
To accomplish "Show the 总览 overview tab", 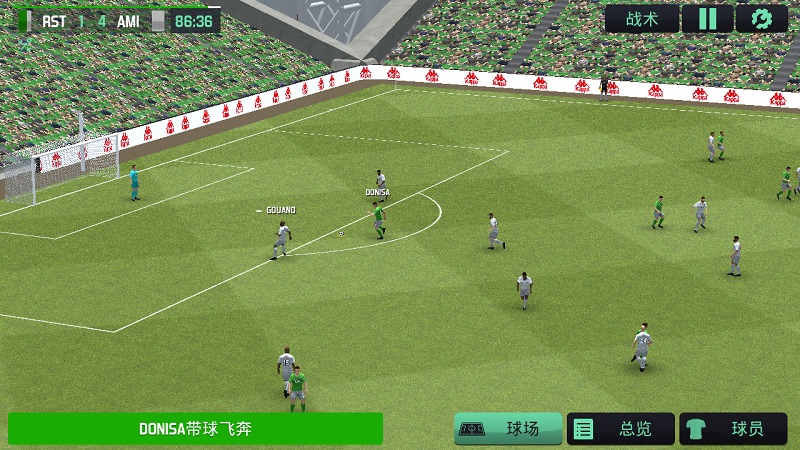I will pos(620,429).
